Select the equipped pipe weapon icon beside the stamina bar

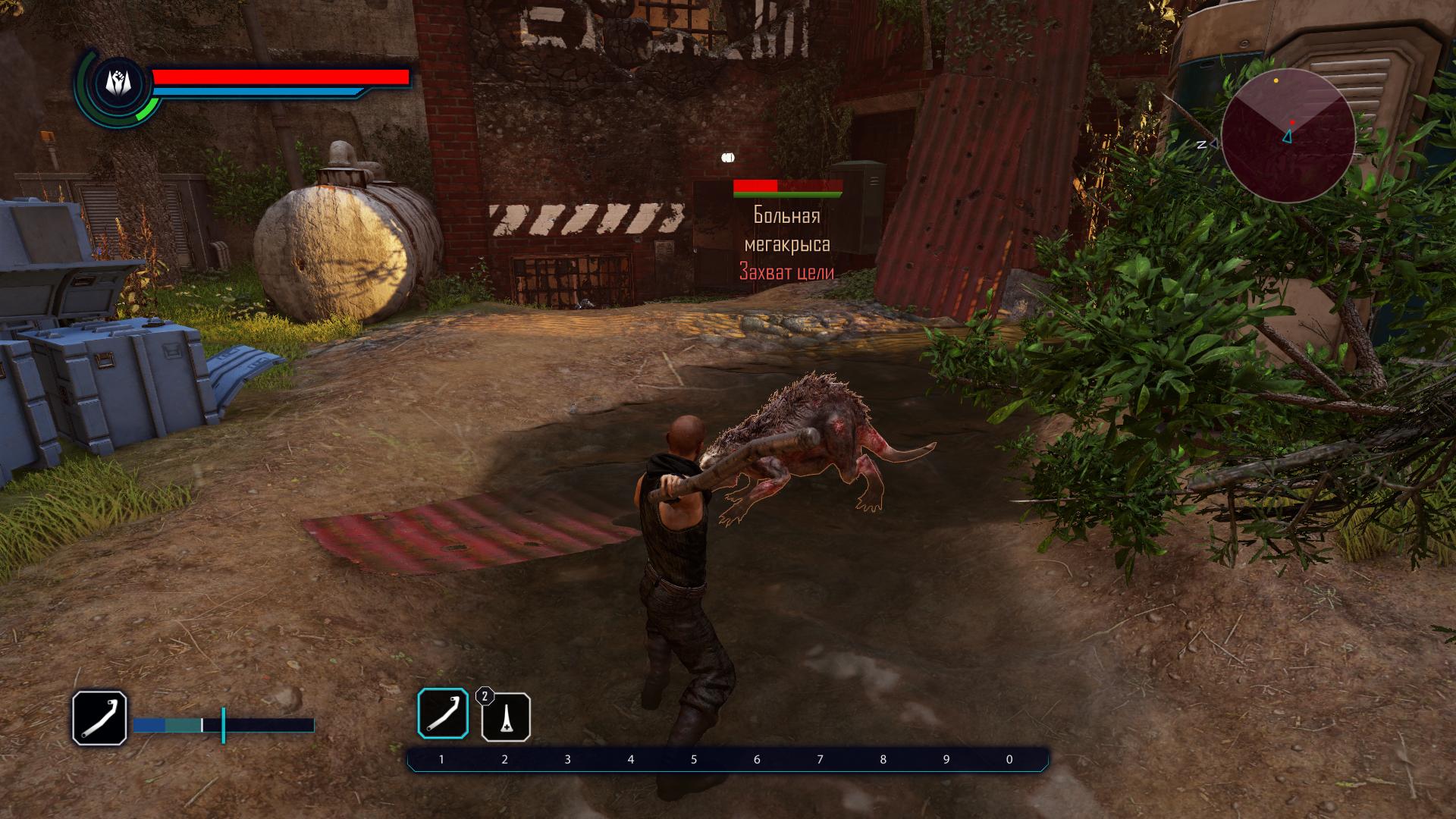(x=99, y=717)
